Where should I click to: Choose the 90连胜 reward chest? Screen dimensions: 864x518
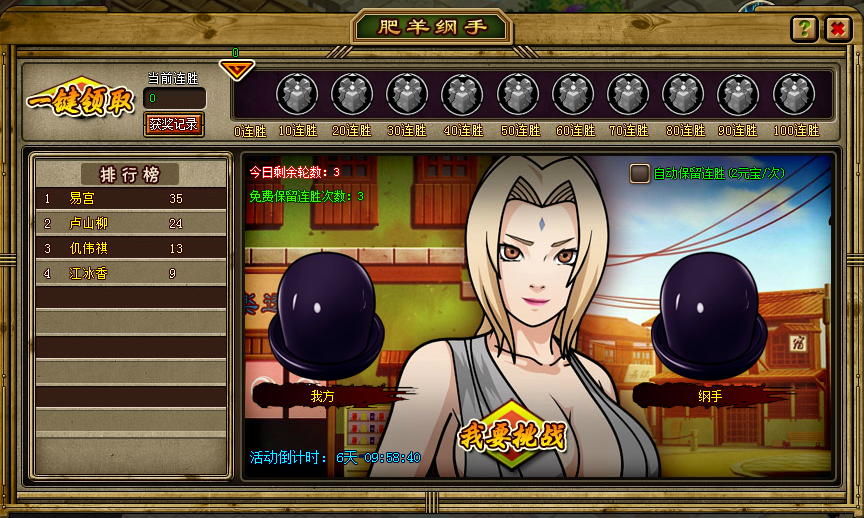pos(739,95)
